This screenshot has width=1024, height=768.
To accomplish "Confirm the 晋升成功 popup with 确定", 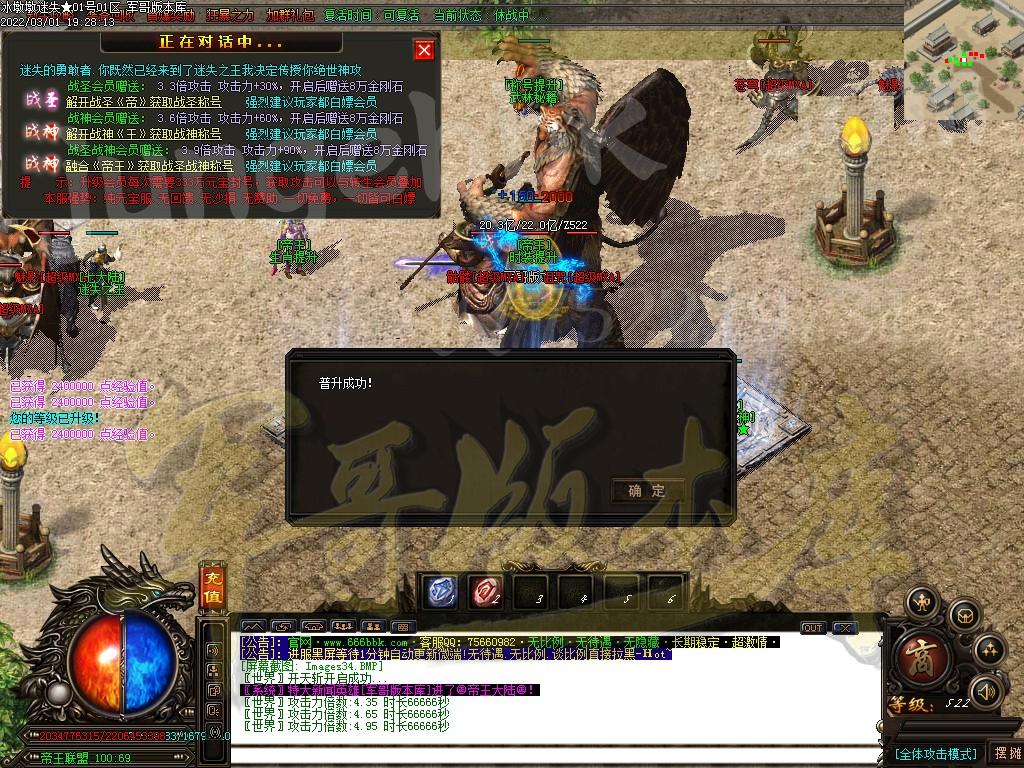I will point(647,490).
